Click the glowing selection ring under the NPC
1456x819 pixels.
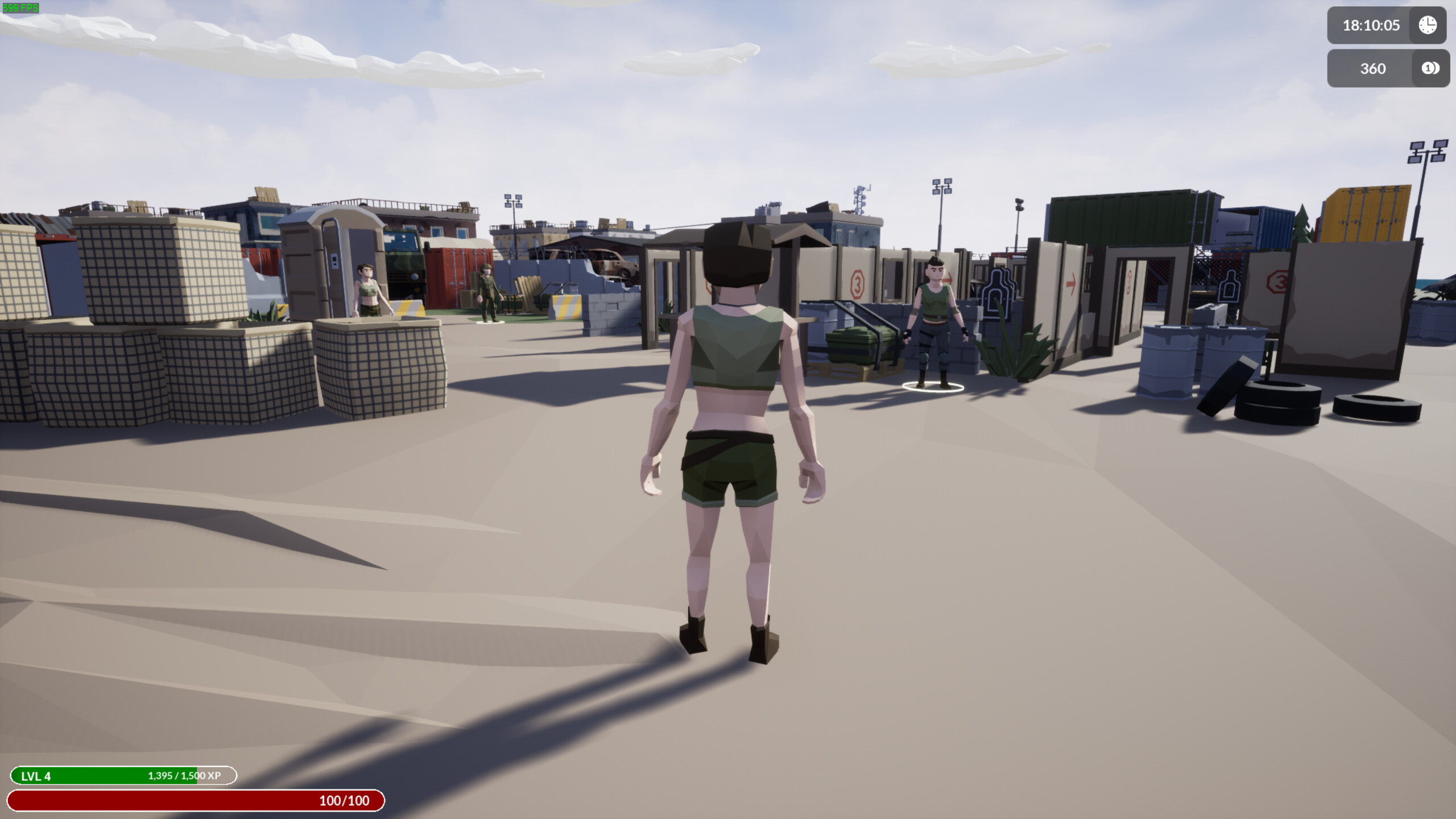pyautogui.click(x=934, y=387)
